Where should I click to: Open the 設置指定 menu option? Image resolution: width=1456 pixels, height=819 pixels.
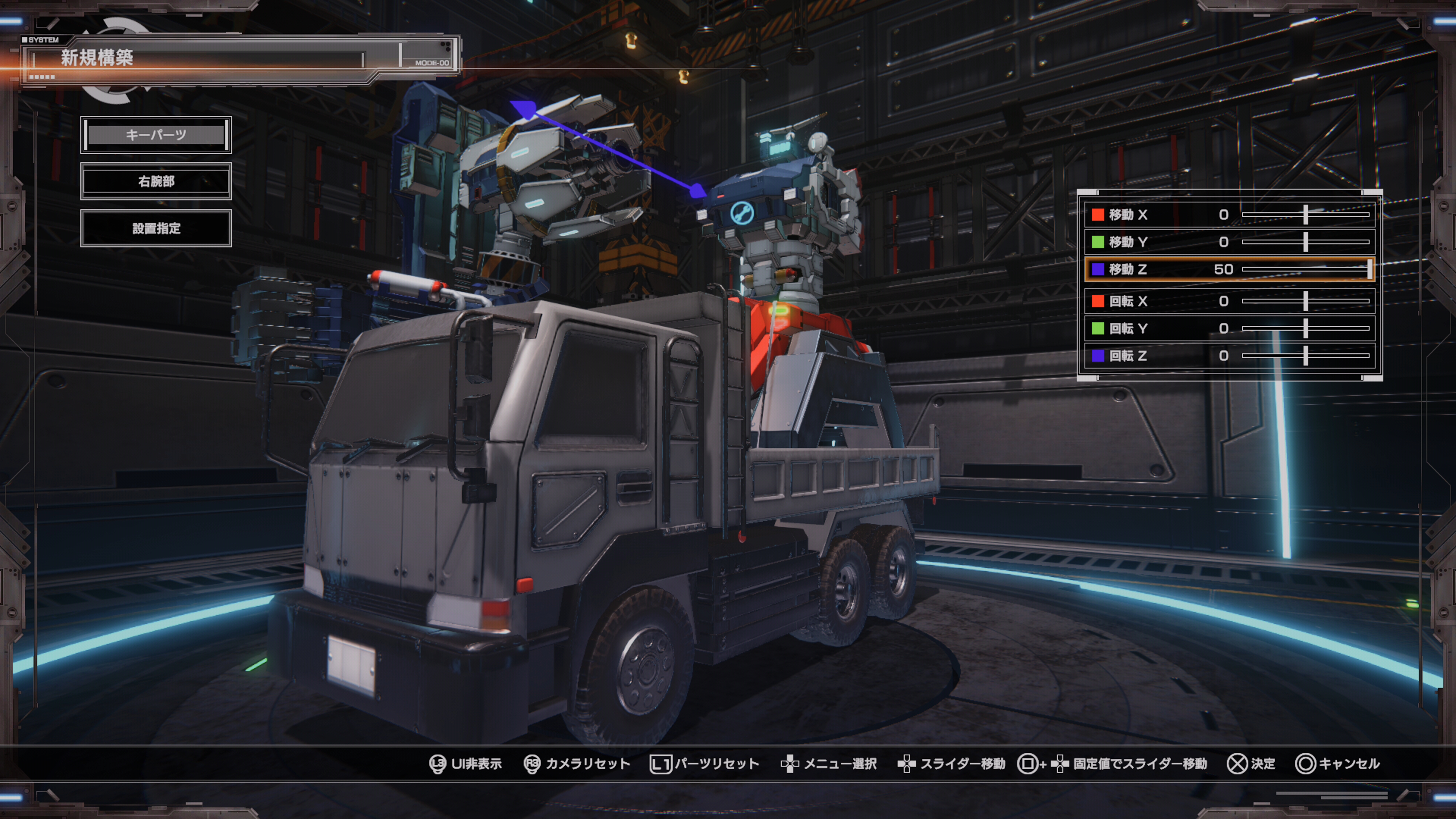tap(156, 228)
